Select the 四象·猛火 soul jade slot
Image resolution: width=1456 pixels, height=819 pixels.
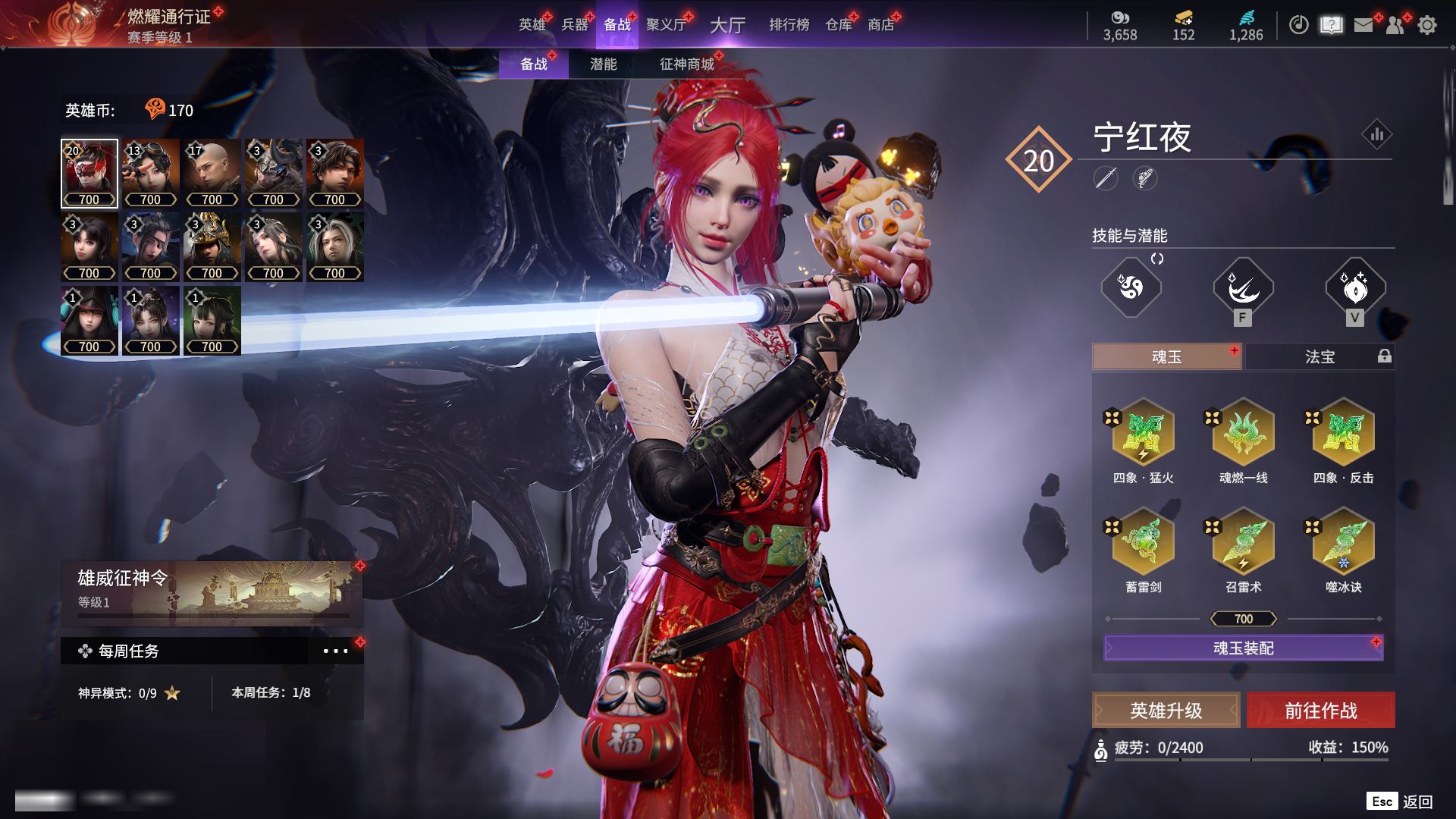(1143, 434)
